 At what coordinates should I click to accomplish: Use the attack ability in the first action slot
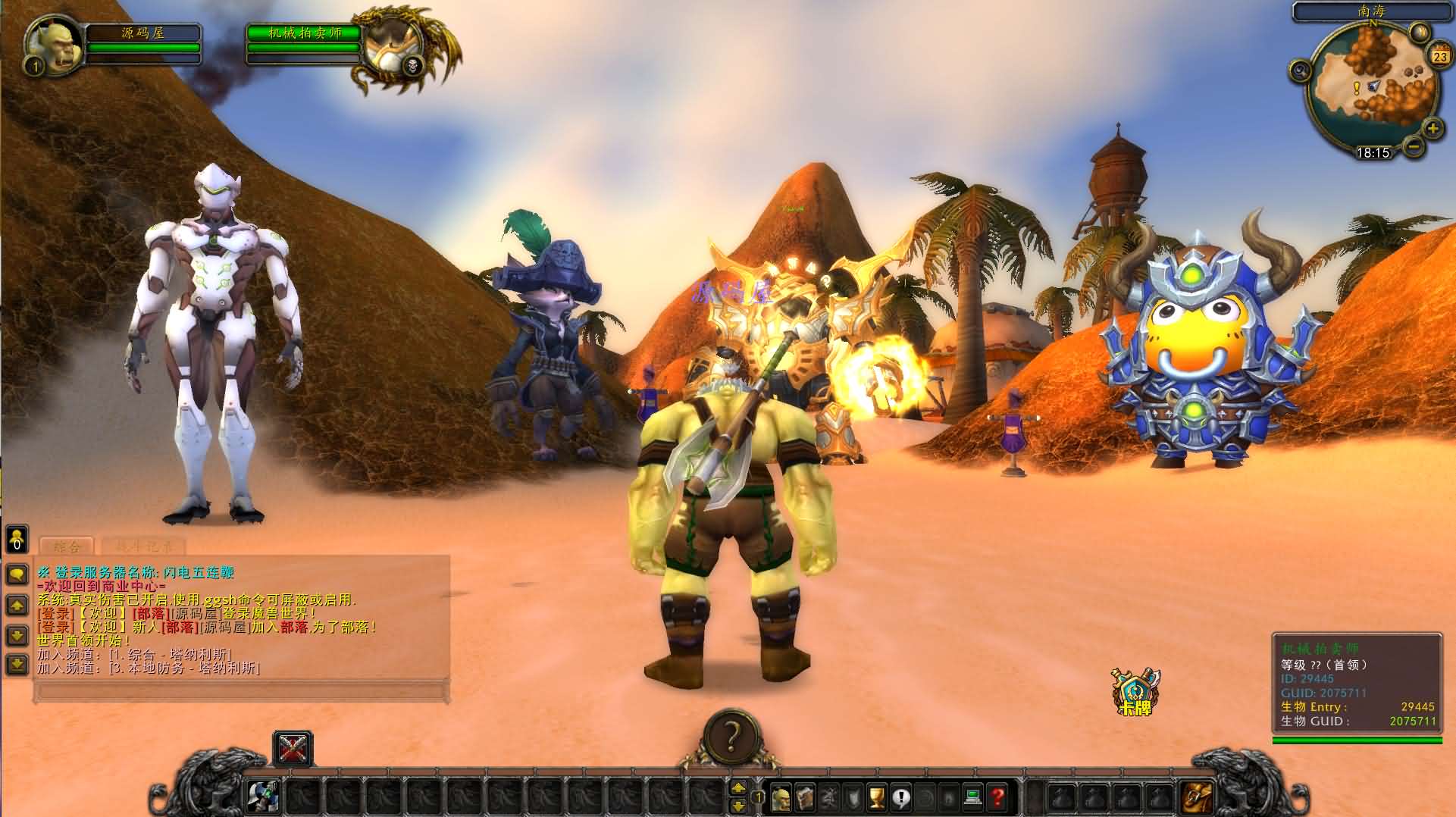(264, 797)
